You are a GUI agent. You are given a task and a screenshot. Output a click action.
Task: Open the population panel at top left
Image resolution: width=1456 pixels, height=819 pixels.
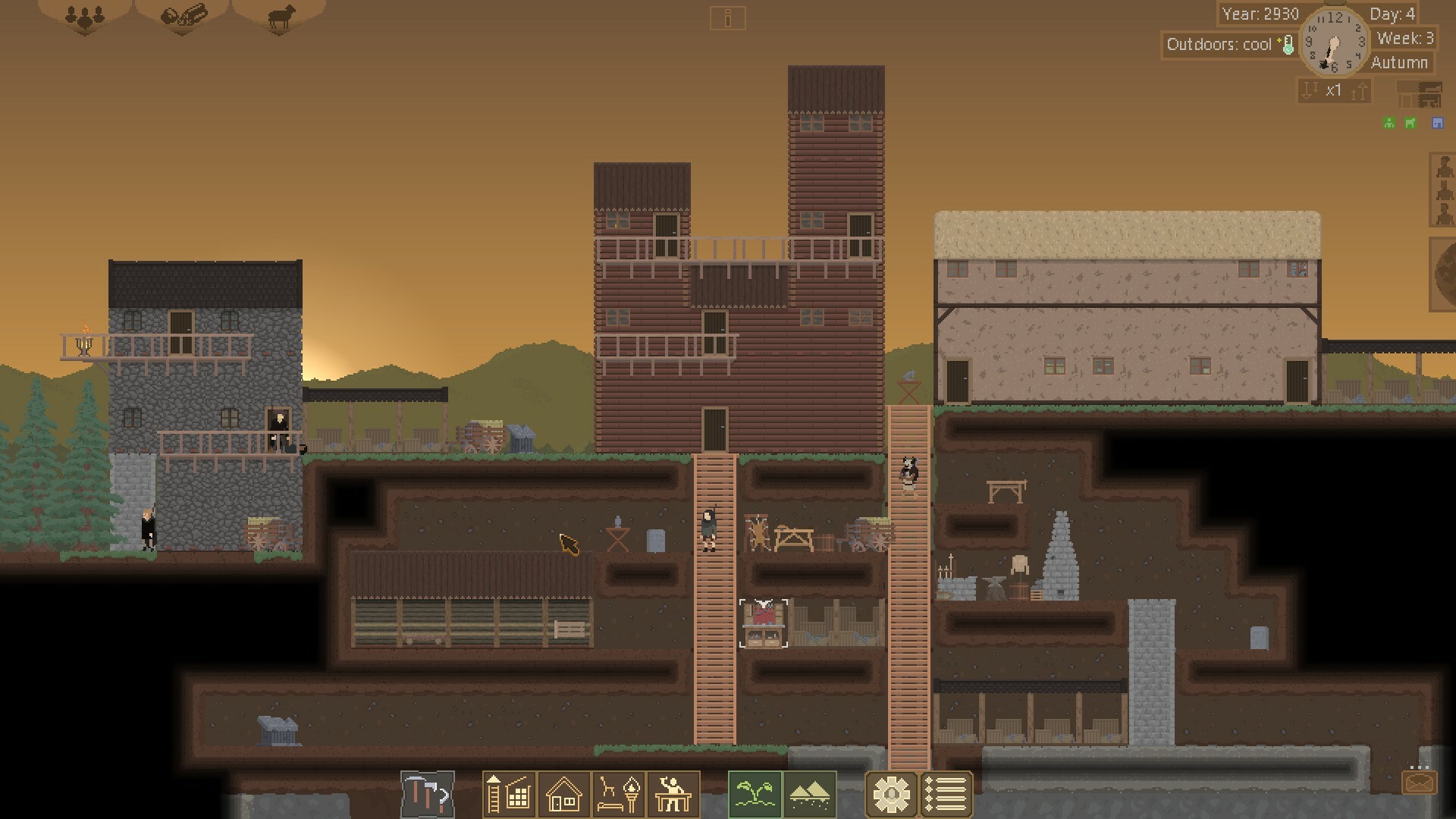point(84,17)
